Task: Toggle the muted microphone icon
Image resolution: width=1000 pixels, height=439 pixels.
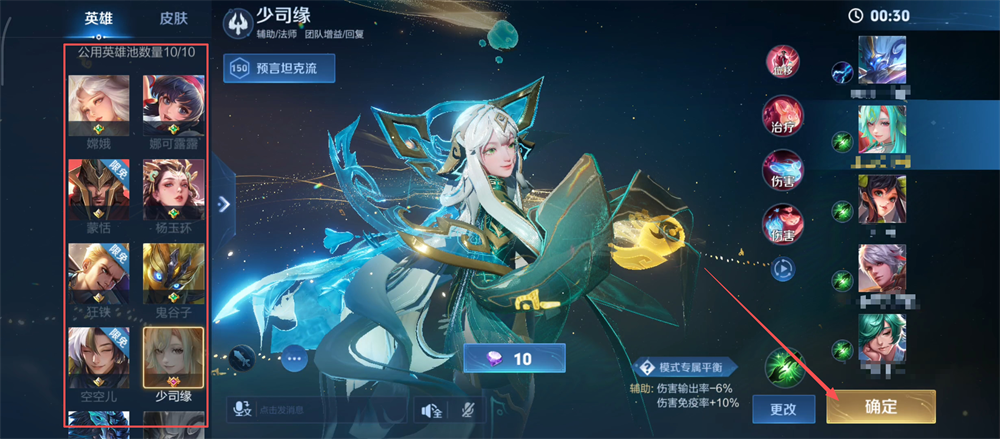Action: point(467,410)
